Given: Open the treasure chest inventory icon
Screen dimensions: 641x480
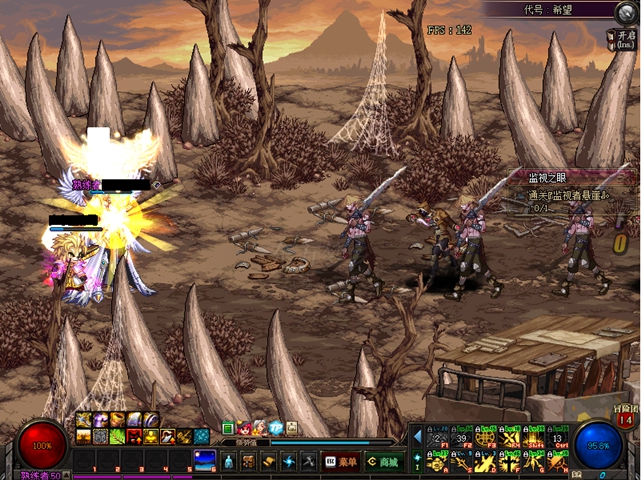Looking at the screenshot, I should coord(247,461).
